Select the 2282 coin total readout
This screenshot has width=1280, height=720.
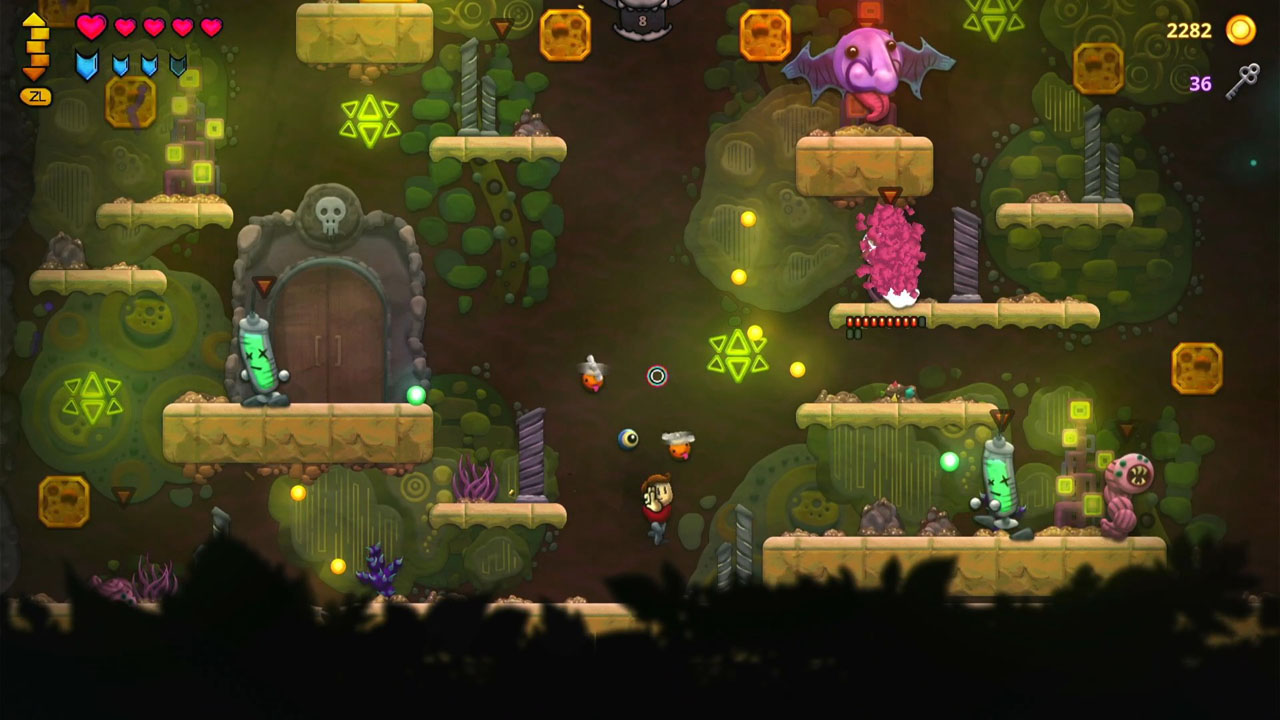[1190, 30]
